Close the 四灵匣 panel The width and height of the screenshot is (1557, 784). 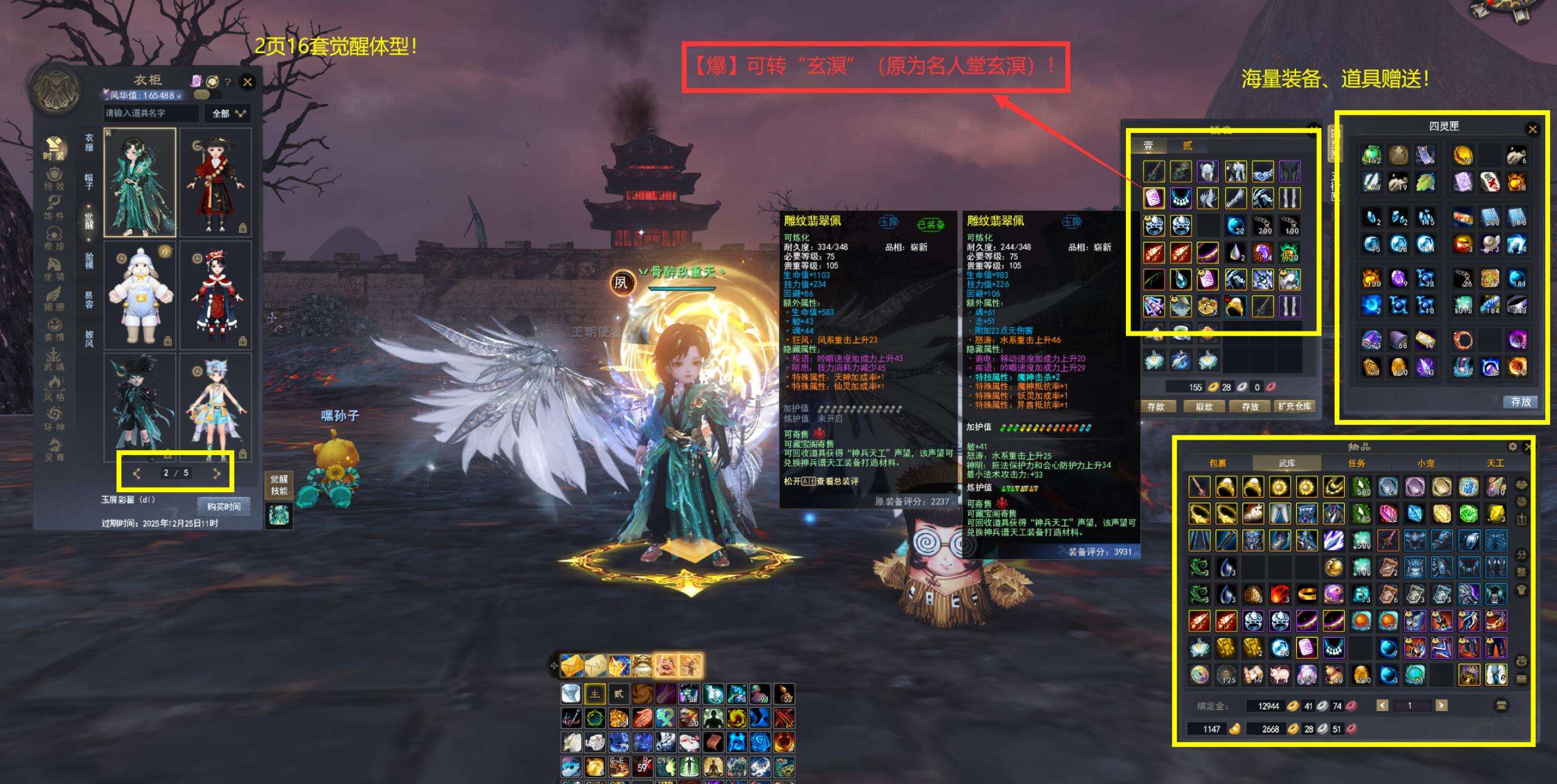coord(1532,129)
